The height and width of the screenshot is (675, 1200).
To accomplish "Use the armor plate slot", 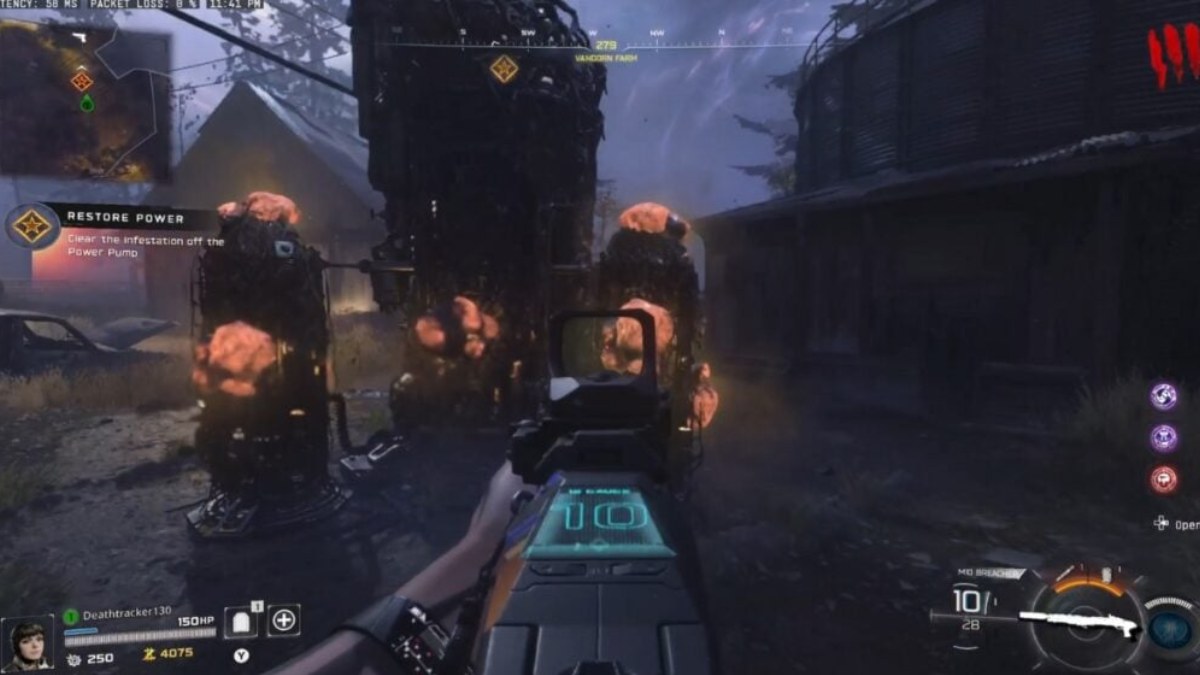I will pyautogui.click(x=241, y=621).
